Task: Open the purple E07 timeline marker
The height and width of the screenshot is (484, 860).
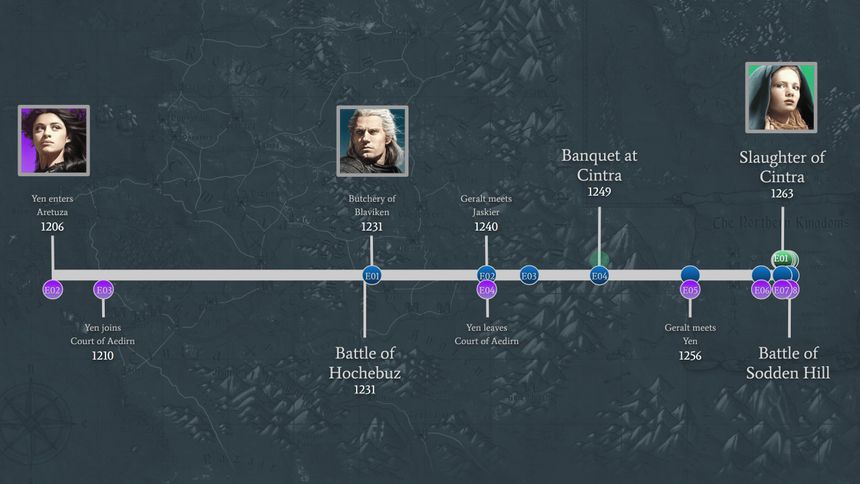Action: click(782, 291)
